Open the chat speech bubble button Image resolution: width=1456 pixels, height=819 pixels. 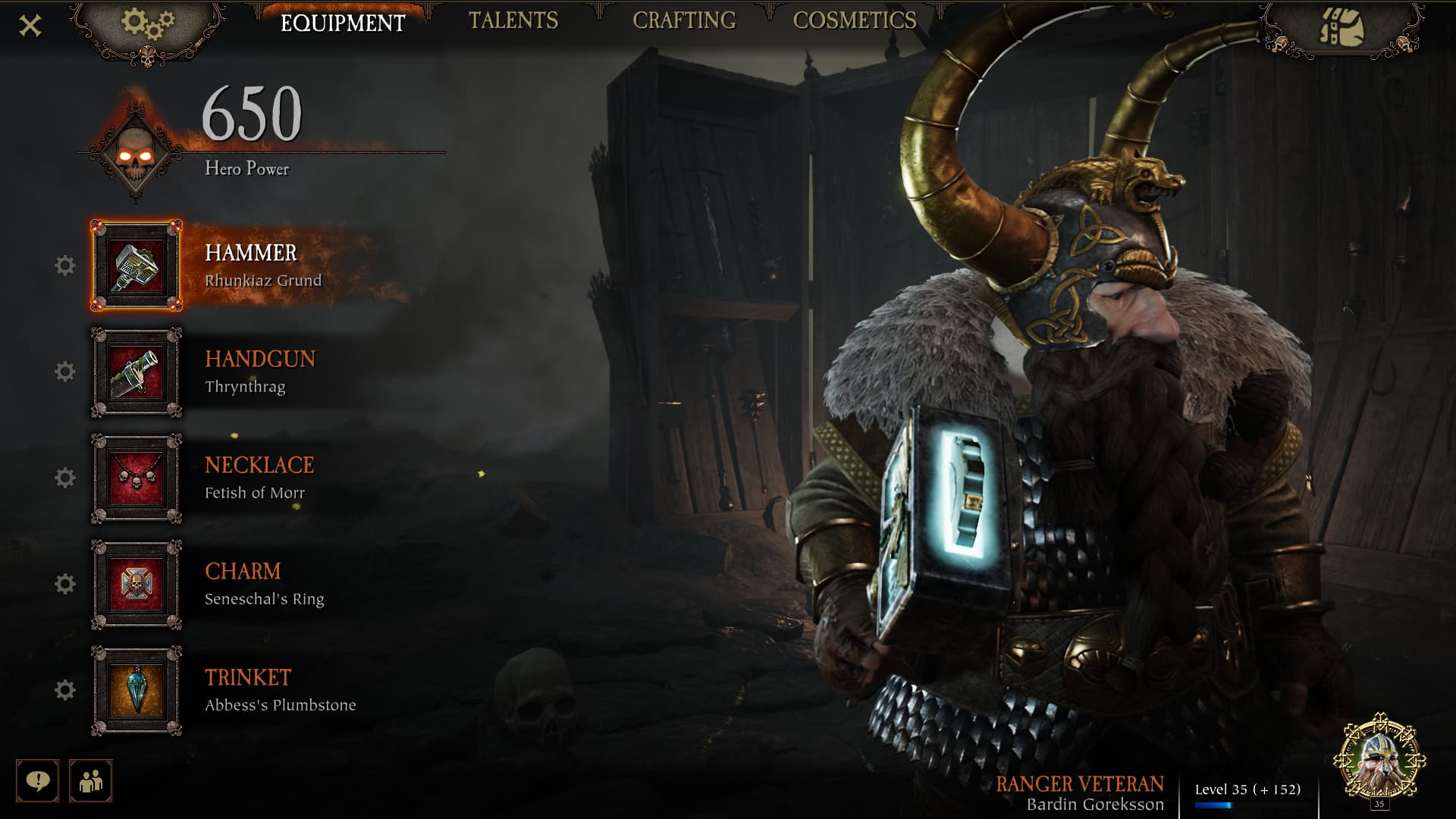pyautogui.click(x=37, y=780)
